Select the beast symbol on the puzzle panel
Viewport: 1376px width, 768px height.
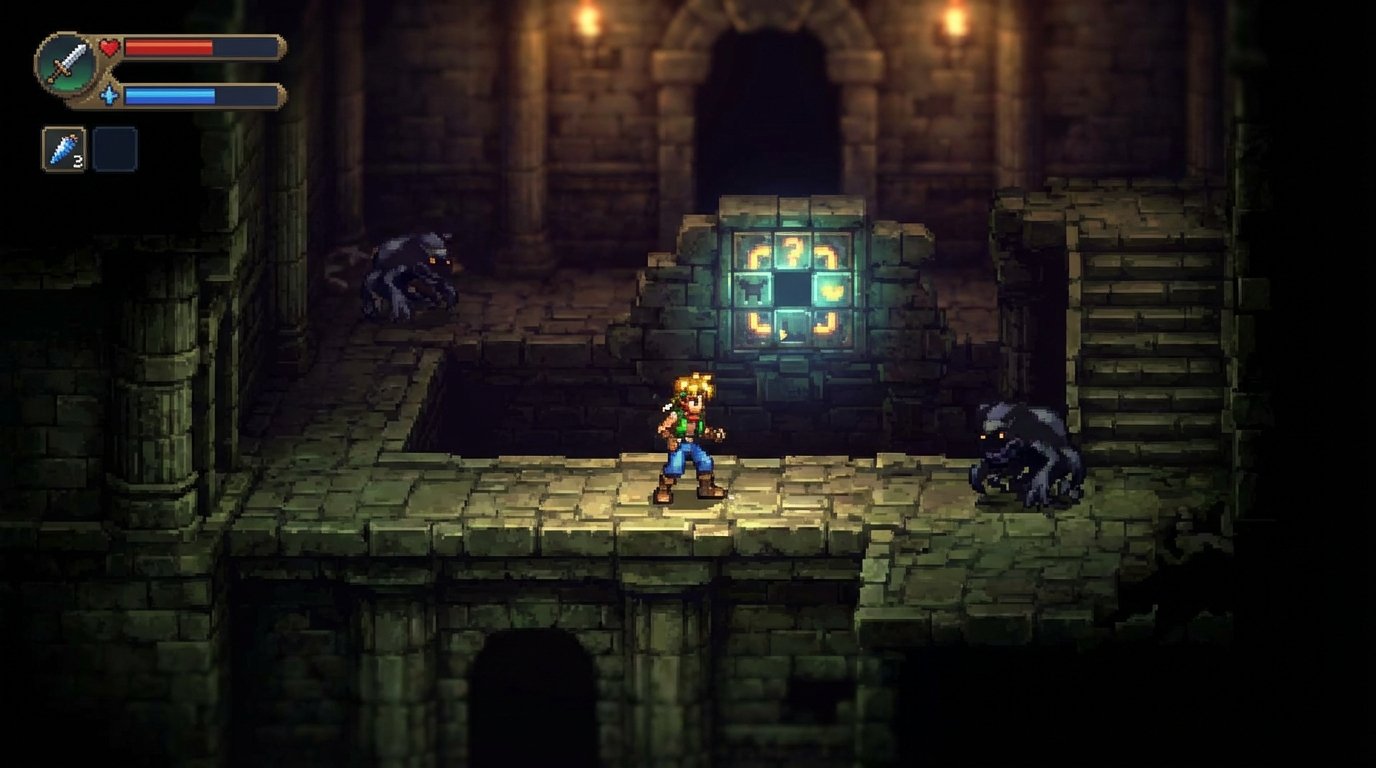(x=751, y=288)
